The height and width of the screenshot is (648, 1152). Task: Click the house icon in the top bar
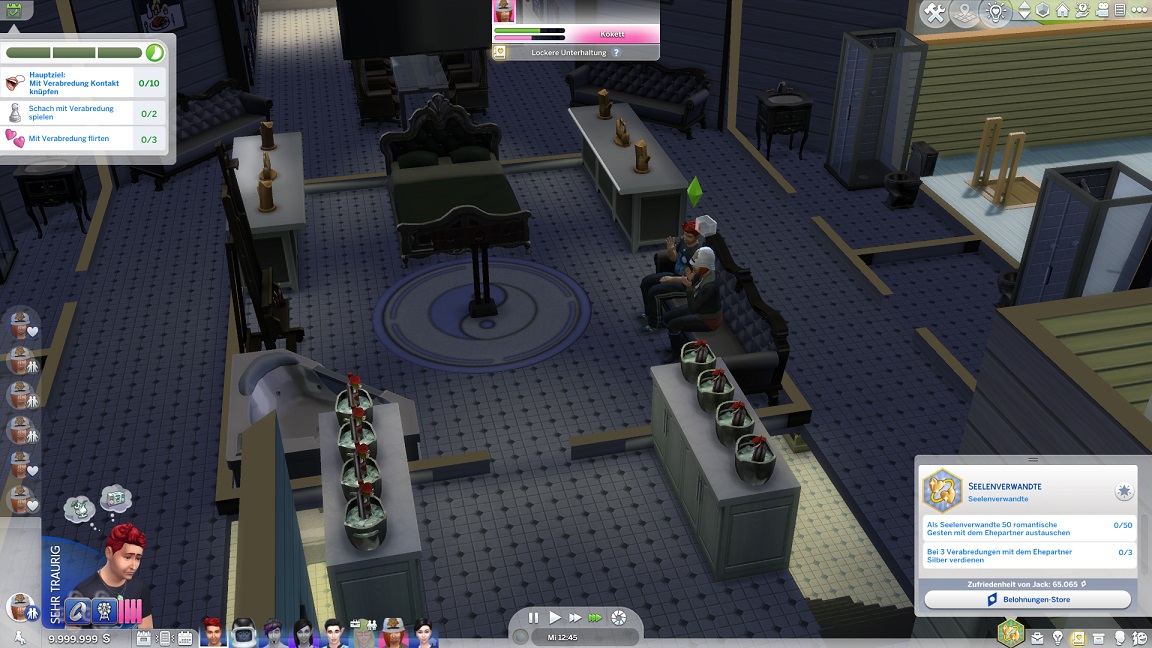pos(1062,12)
